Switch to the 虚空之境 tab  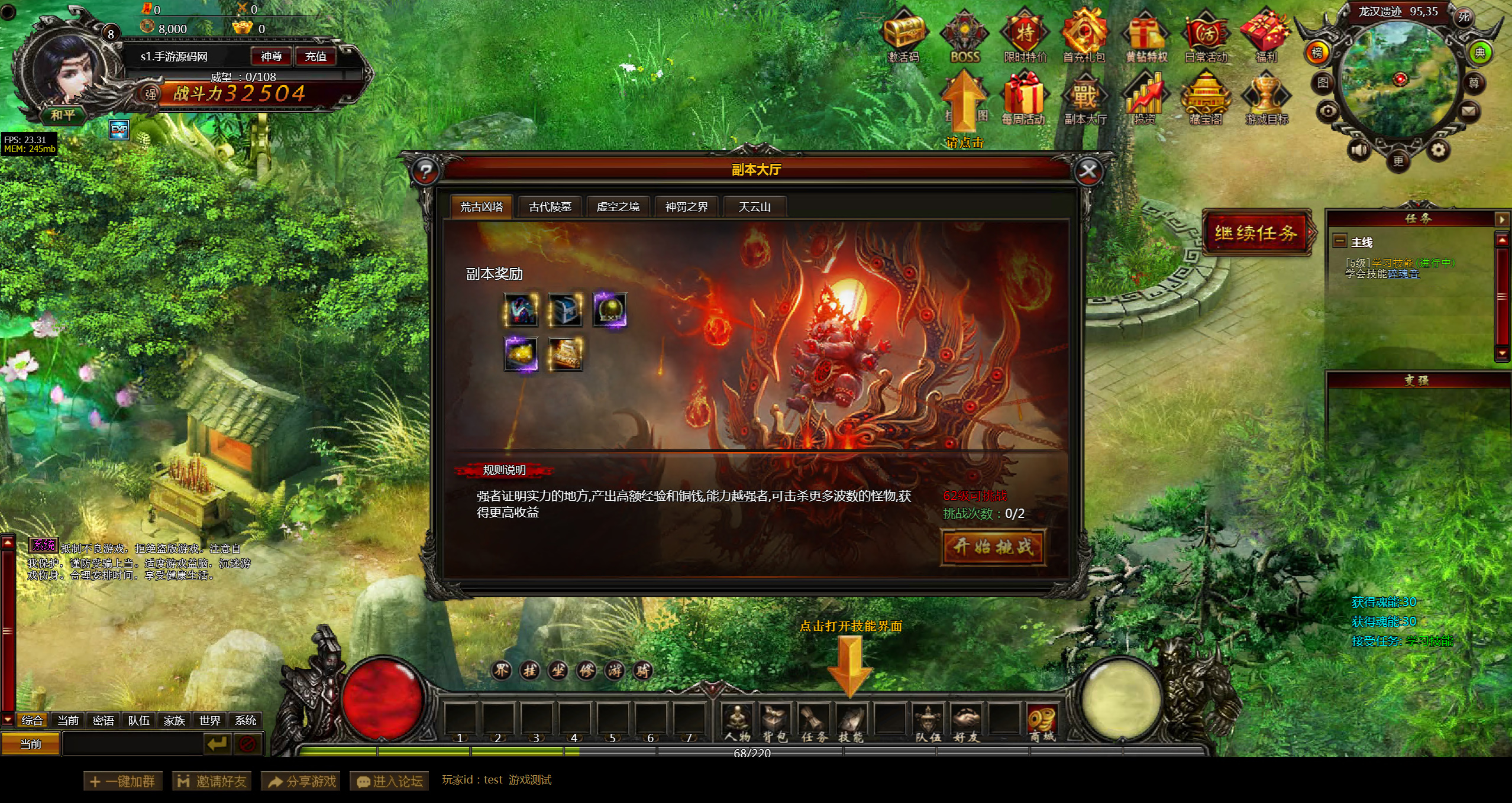pyautogui.click(x=618, y=207)
